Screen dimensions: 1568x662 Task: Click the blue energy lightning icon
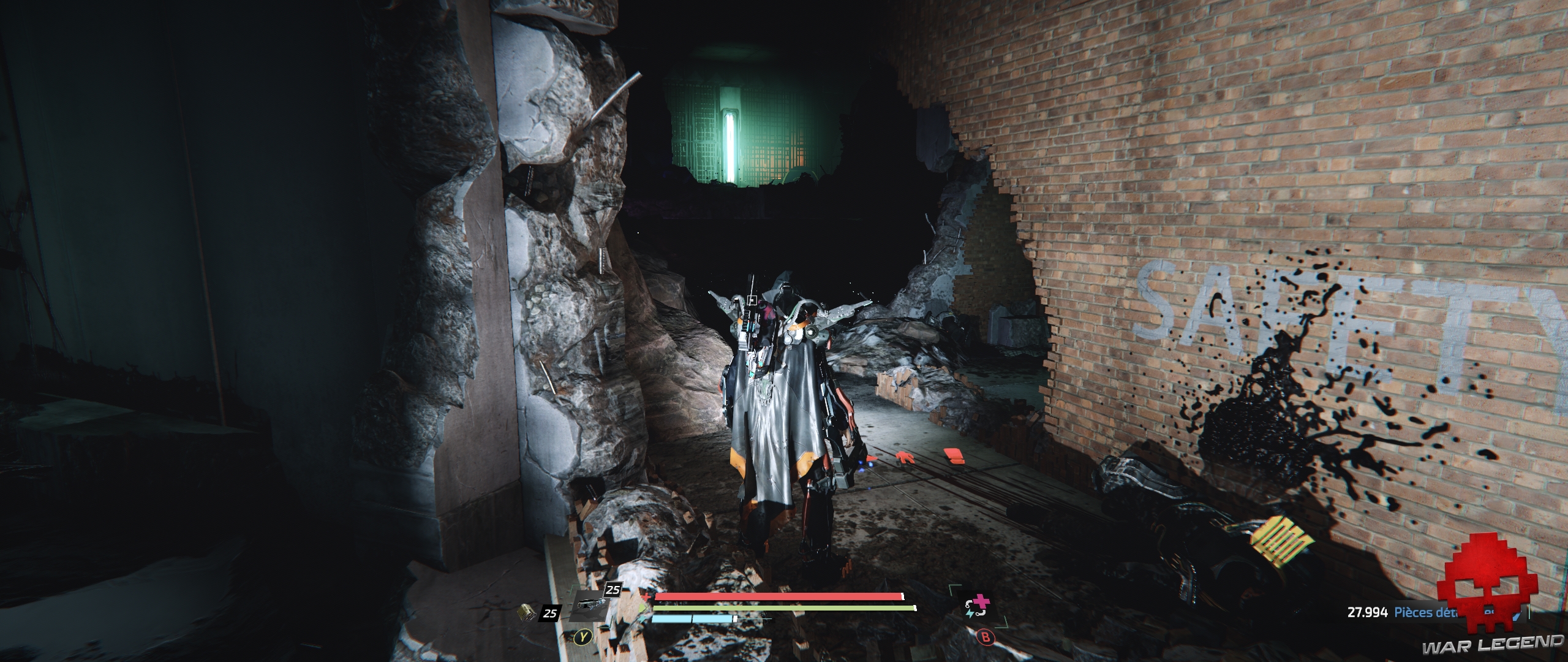643,620
